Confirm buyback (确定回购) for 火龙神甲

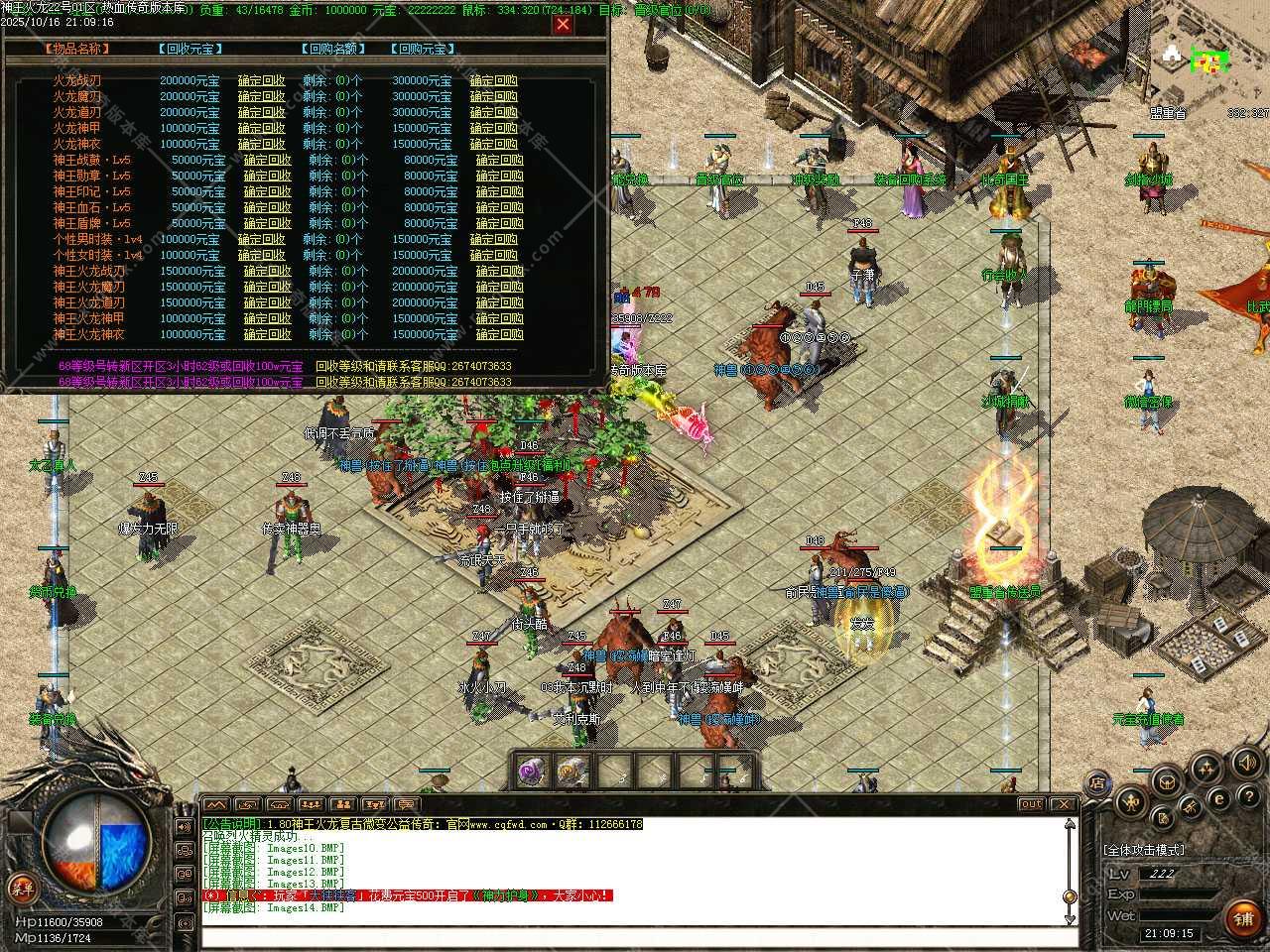click(x=493, y=128)
